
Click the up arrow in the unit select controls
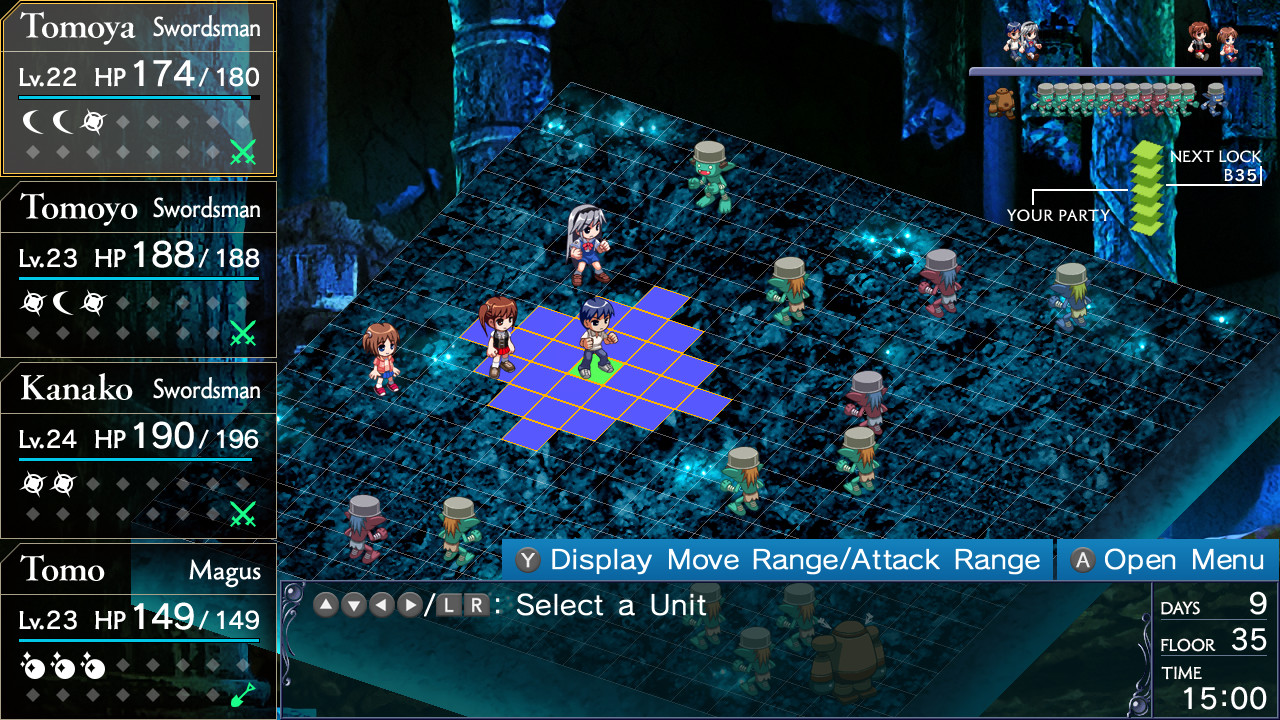coord(325,605)
